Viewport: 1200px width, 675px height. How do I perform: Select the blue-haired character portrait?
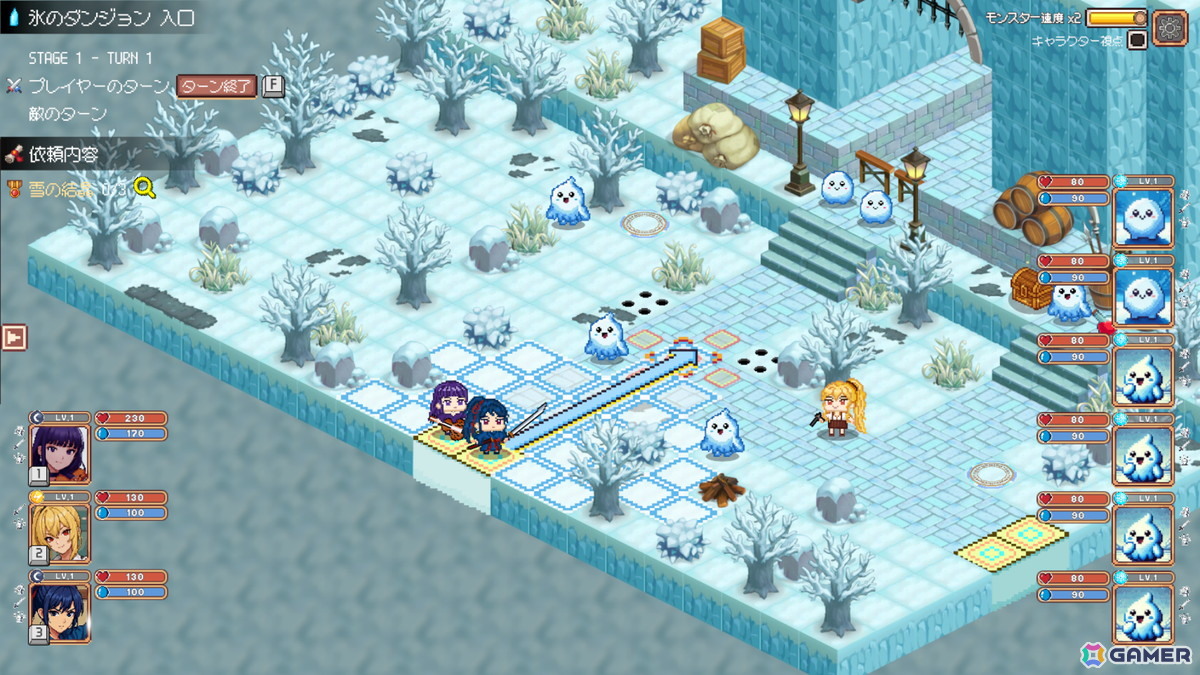point(60,611)
